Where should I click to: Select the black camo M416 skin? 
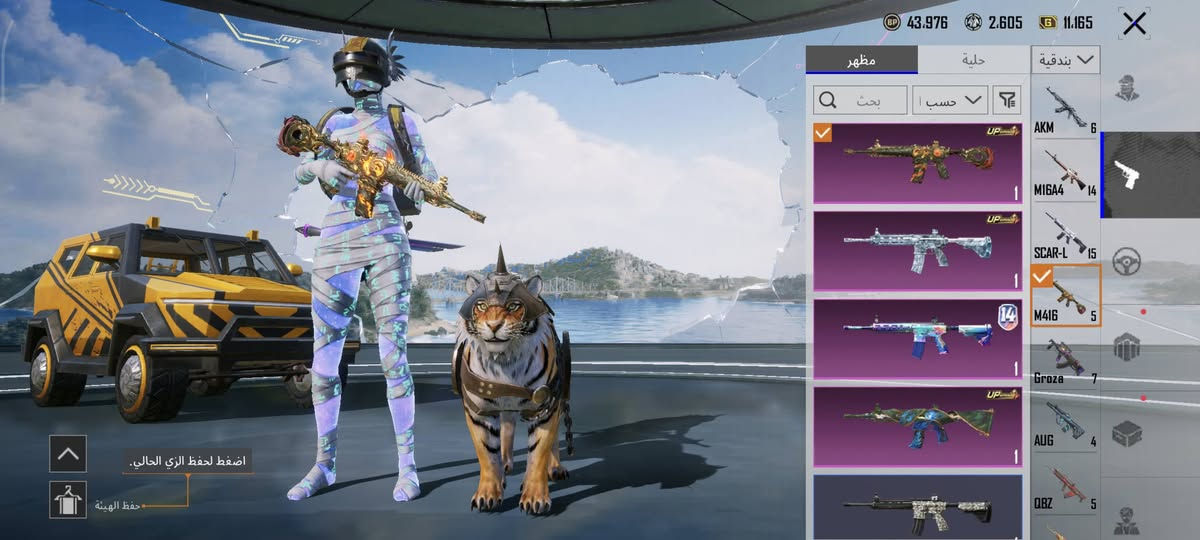(918, 508)
